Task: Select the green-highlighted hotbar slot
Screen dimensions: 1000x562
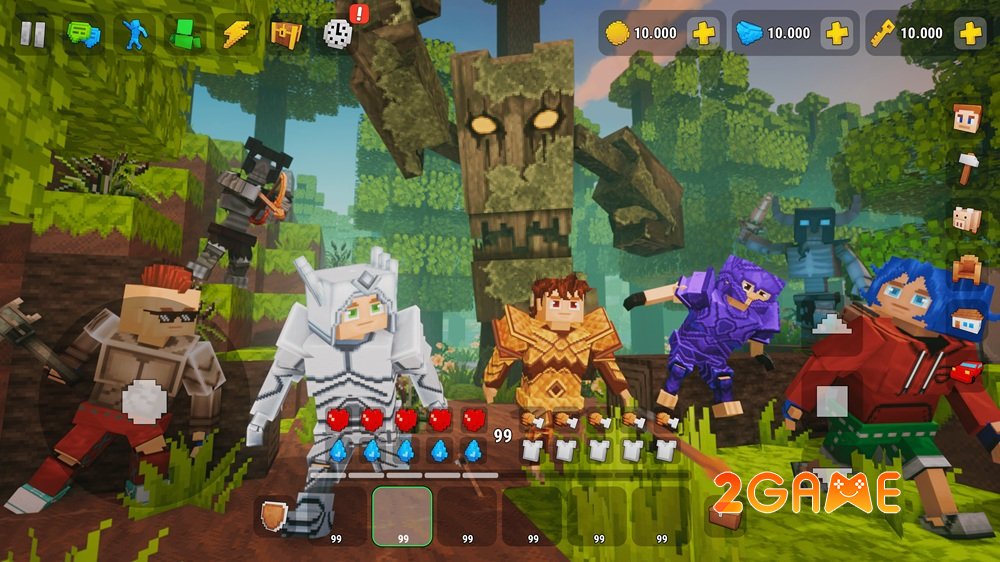Action: pyautogui.click(x=402, y=516)
